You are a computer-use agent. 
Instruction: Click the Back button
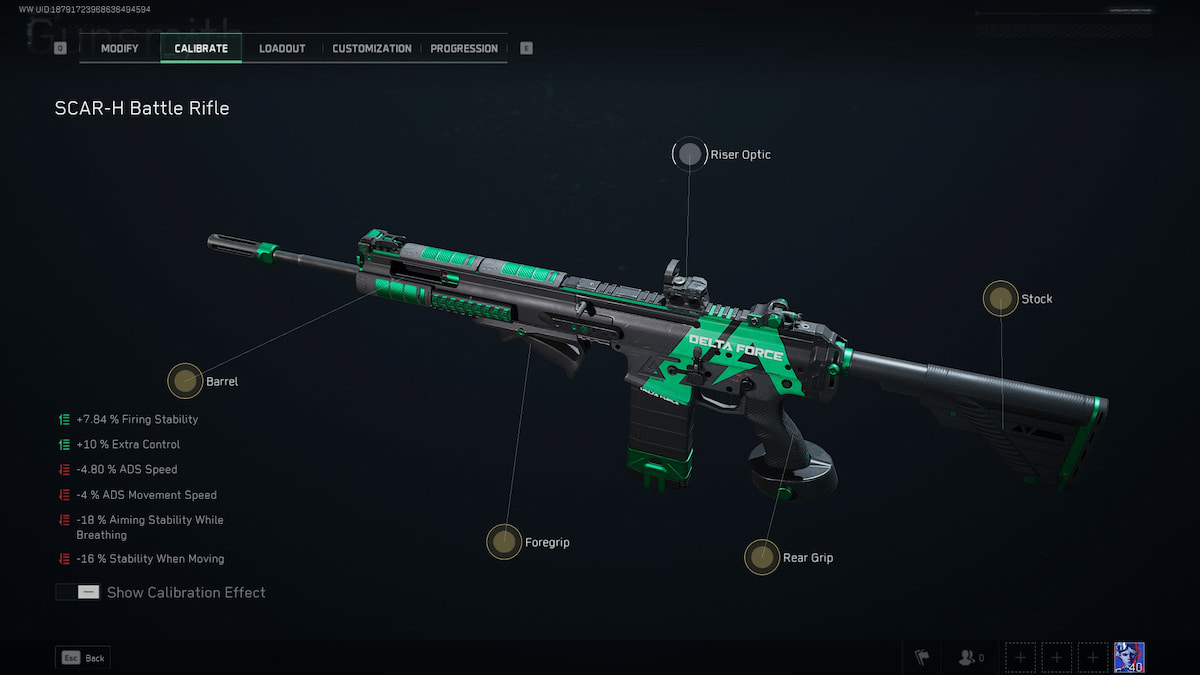click(83, 658)
